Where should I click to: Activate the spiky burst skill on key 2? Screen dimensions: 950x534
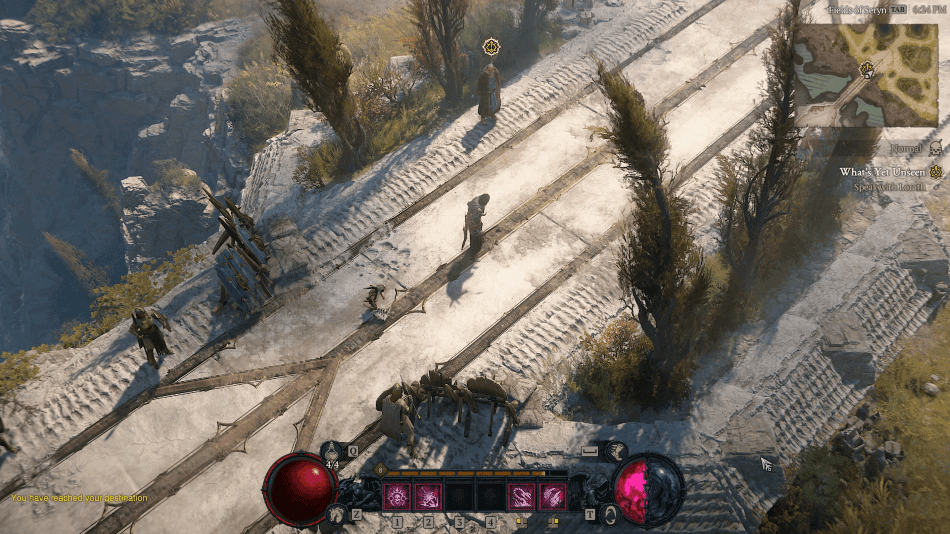pyautogui.click(x=428, y=495)
